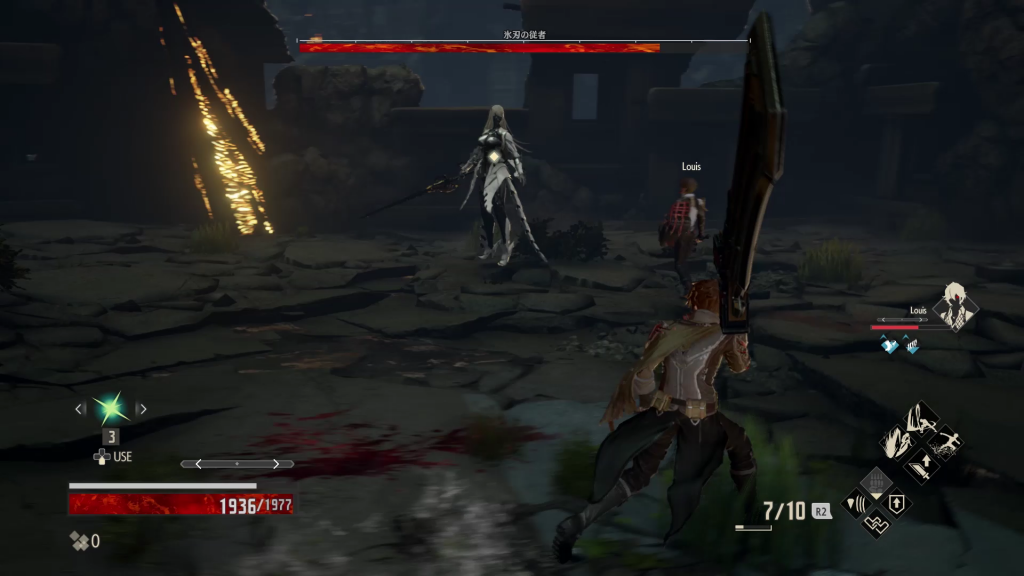Click Louis's partner portrait
The image size is (1024, 576).
point(954,307)
